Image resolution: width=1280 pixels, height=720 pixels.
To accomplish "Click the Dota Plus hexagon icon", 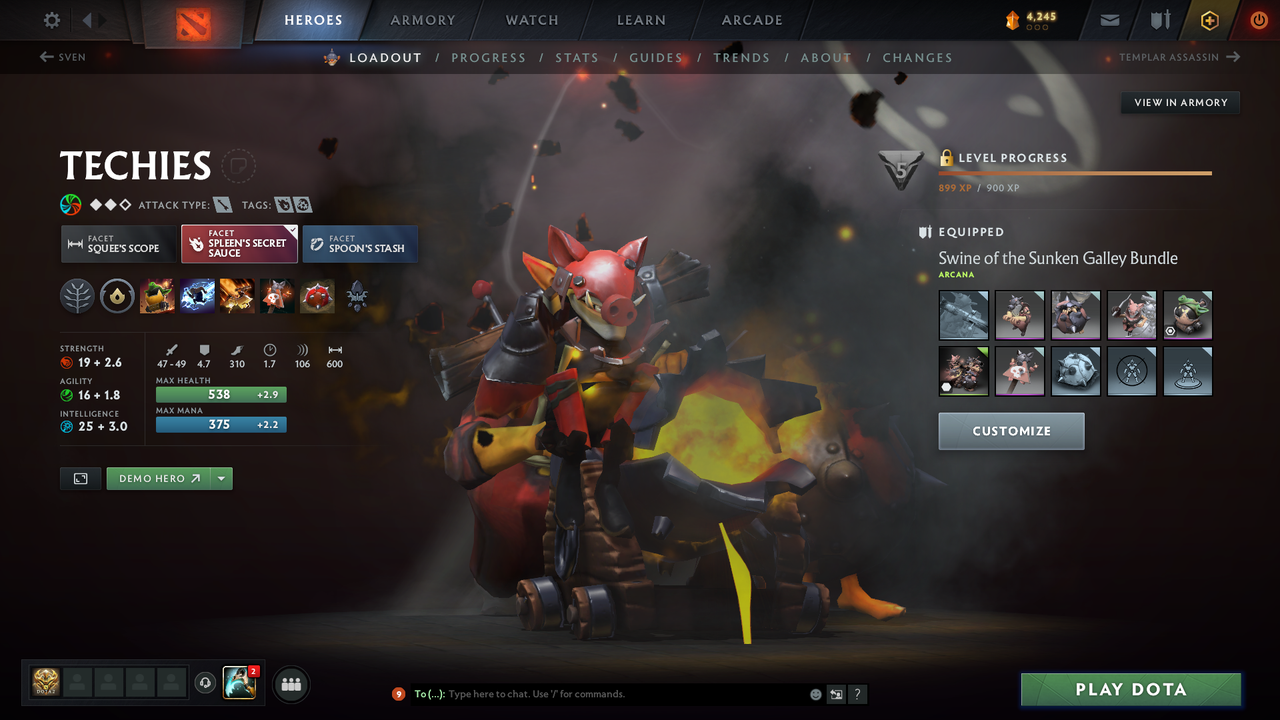I will (x=1208, y=20).
